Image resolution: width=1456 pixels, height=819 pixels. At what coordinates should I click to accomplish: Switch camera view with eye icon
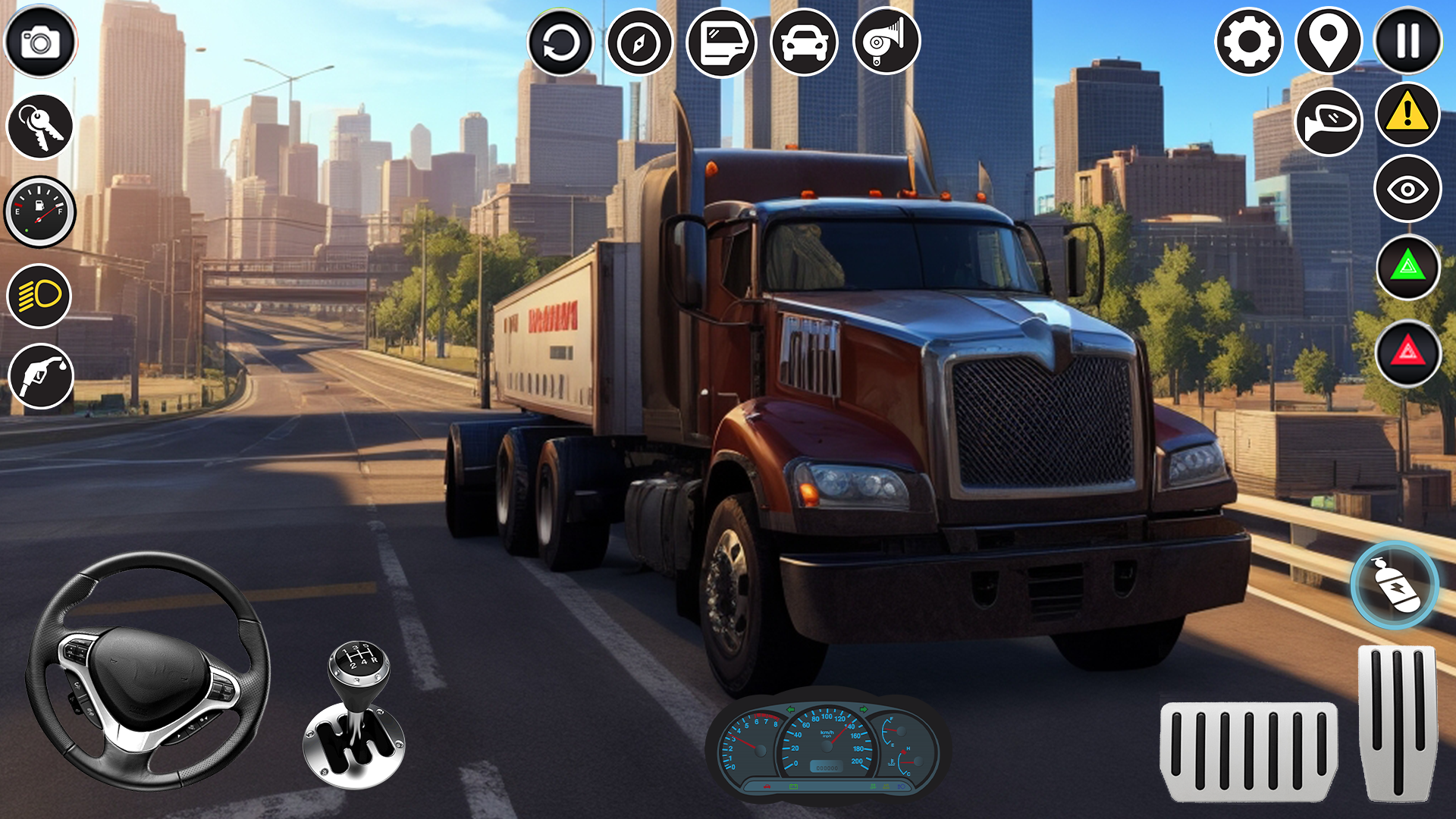click(x=1408, y=189)
